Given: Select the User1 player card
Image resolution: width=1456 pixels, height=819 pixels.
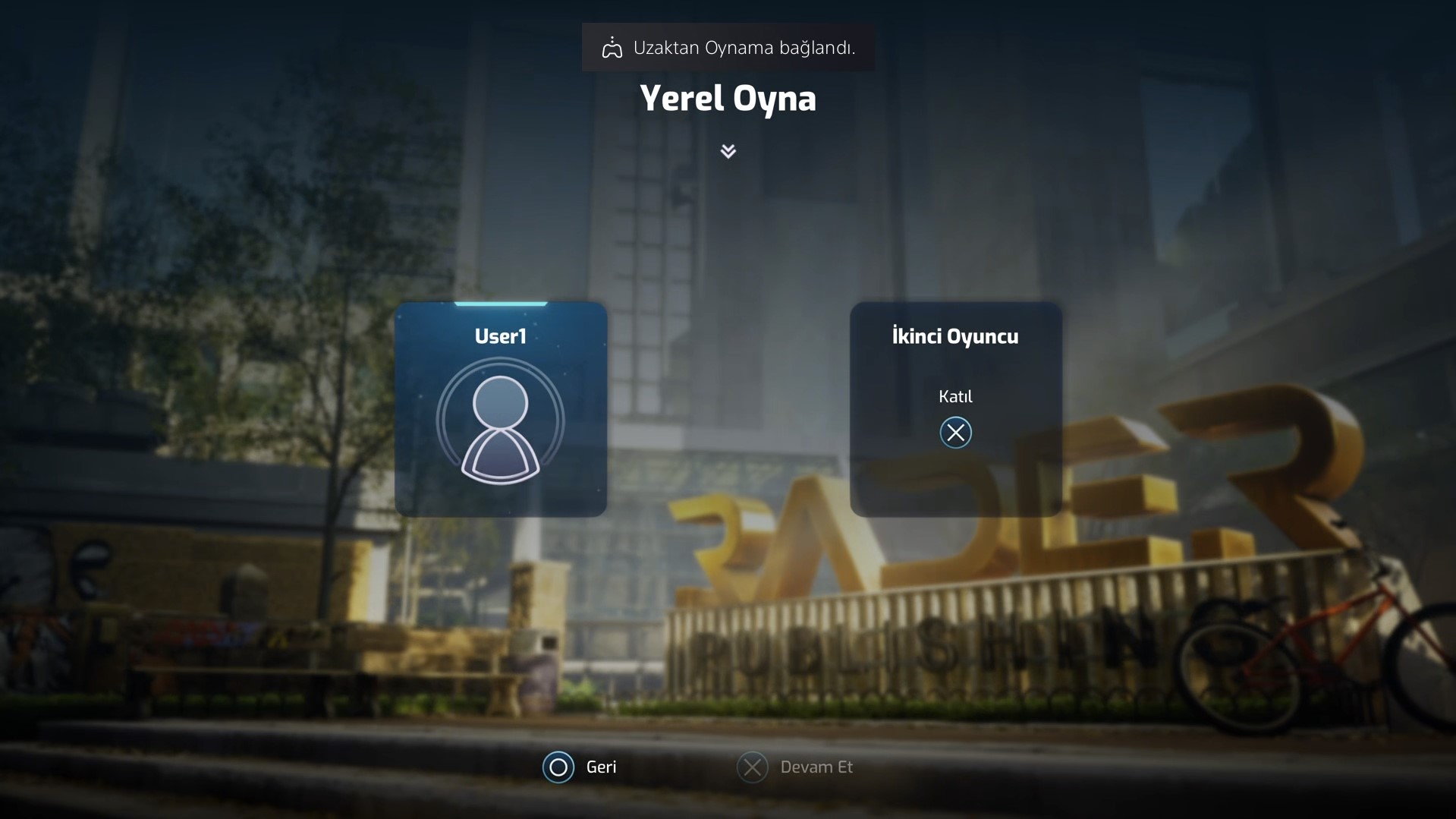Looking at the screenshot, I should pyautogui.click(x=500, y=409).
